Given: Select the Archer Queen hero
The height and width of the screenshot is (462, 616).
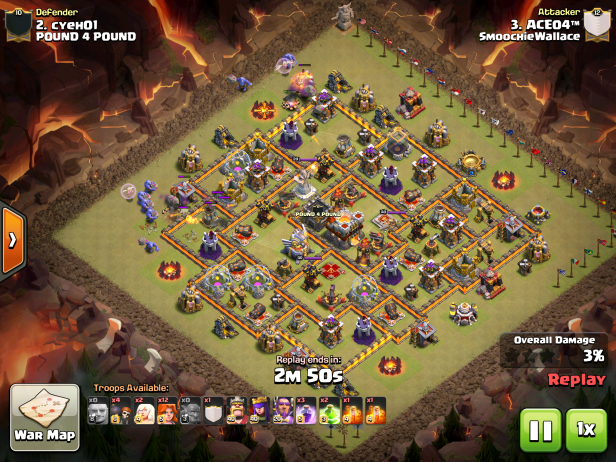Looking at the screenshot, I should pos(260,411).
